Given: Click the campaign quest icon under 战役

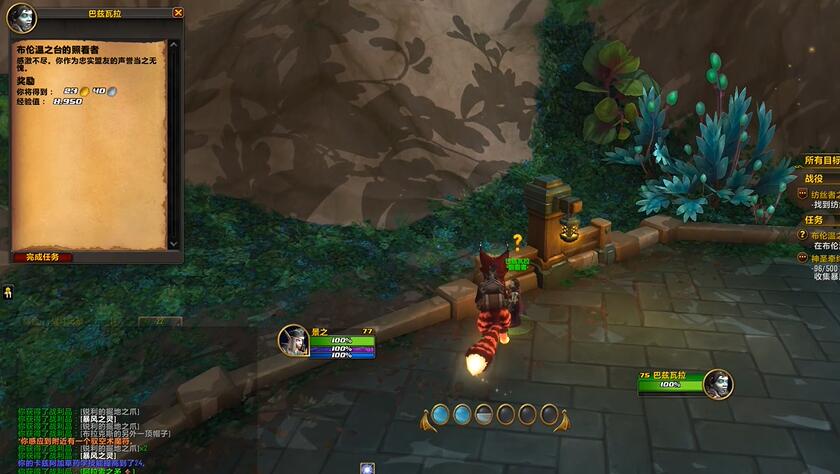Looking at the screenshot, I should [802, 193].
